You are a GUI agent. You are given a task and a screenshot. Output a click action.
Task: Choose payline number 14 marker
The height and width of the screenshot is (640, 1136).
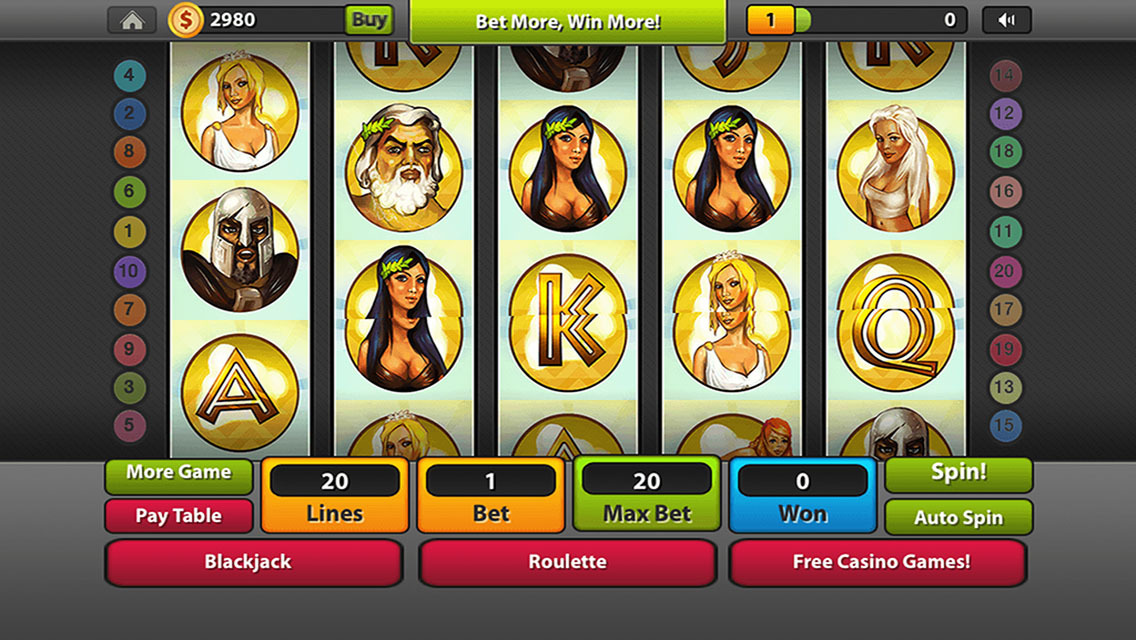(x=1005, y=74)
